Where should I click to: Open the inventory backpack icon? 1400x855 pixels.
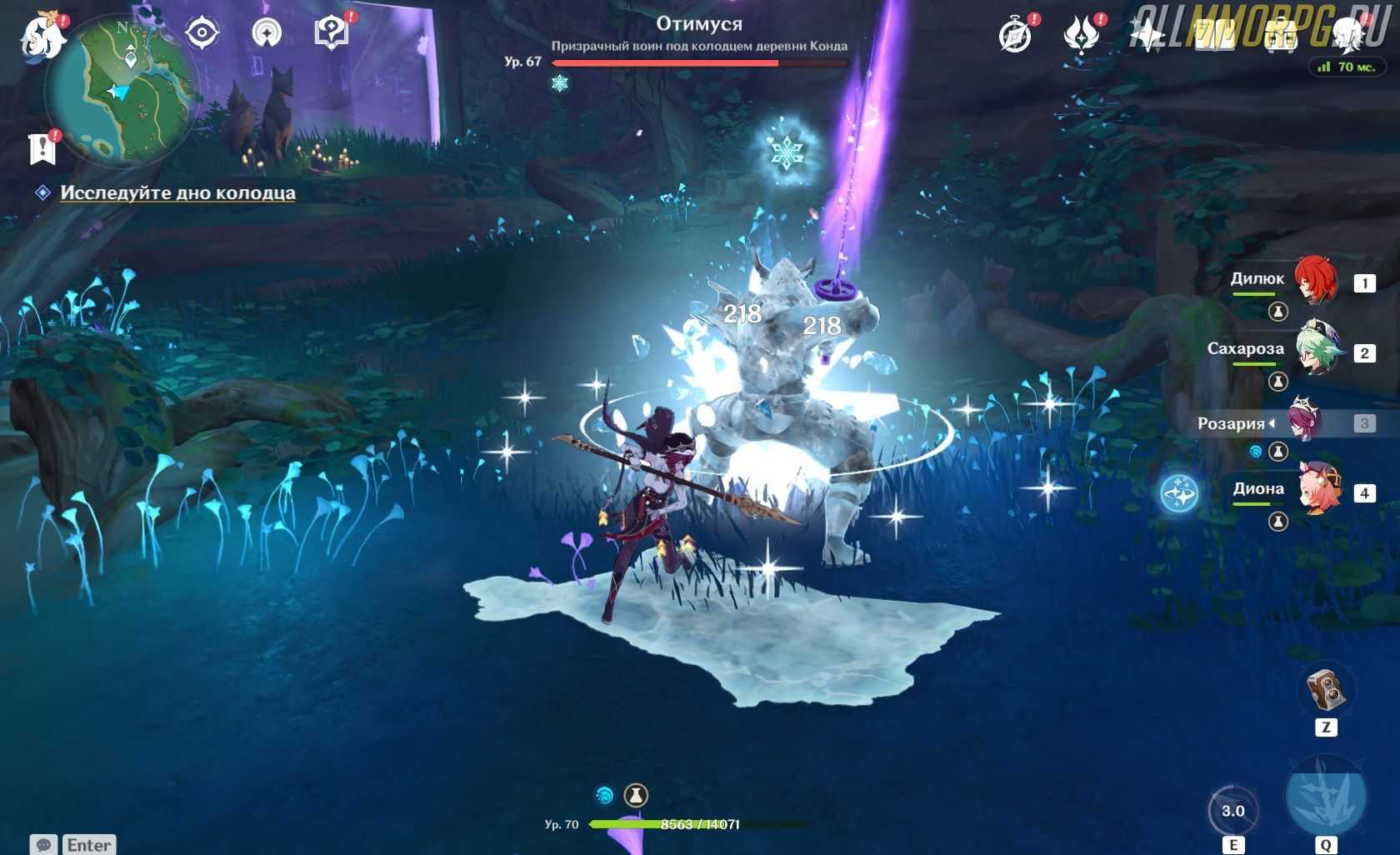(x=1281, y=35)
